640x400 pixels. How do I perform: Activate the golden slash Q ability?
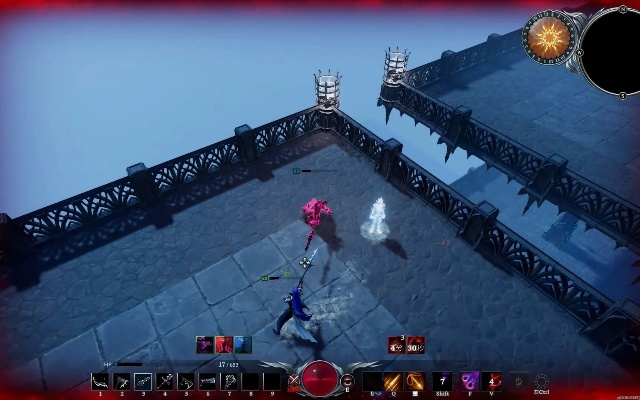pyautogui.click(x=393, y=381)
